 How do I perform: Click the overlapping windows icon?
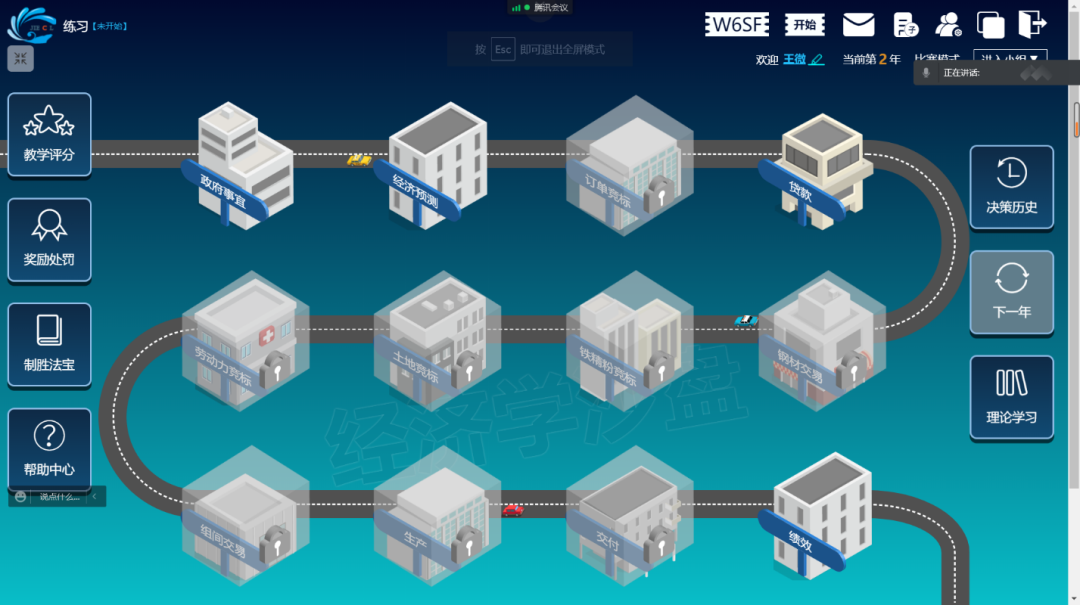point(991,25)
